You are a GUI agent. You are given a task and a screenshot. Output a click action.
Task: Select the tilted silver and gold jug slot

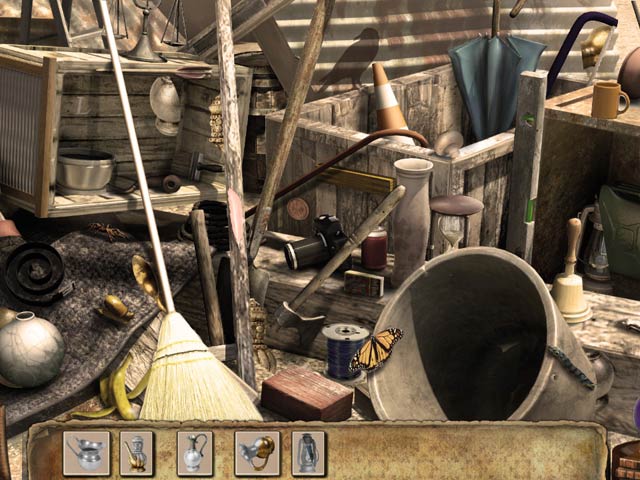(256, 452)
